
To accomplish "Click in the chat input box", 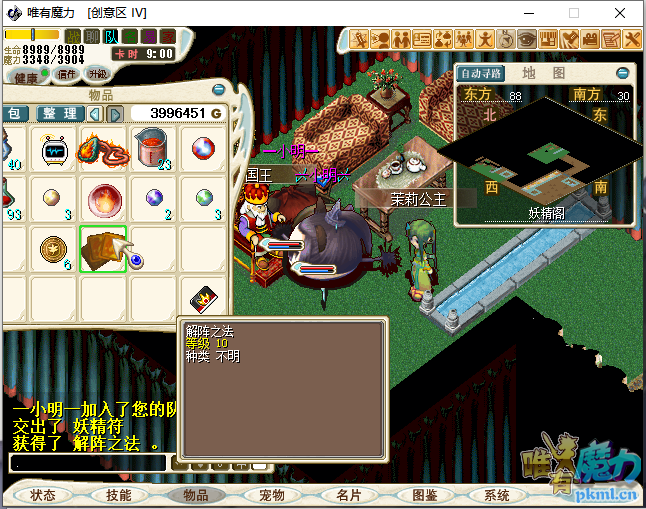I will click(88, 463).
